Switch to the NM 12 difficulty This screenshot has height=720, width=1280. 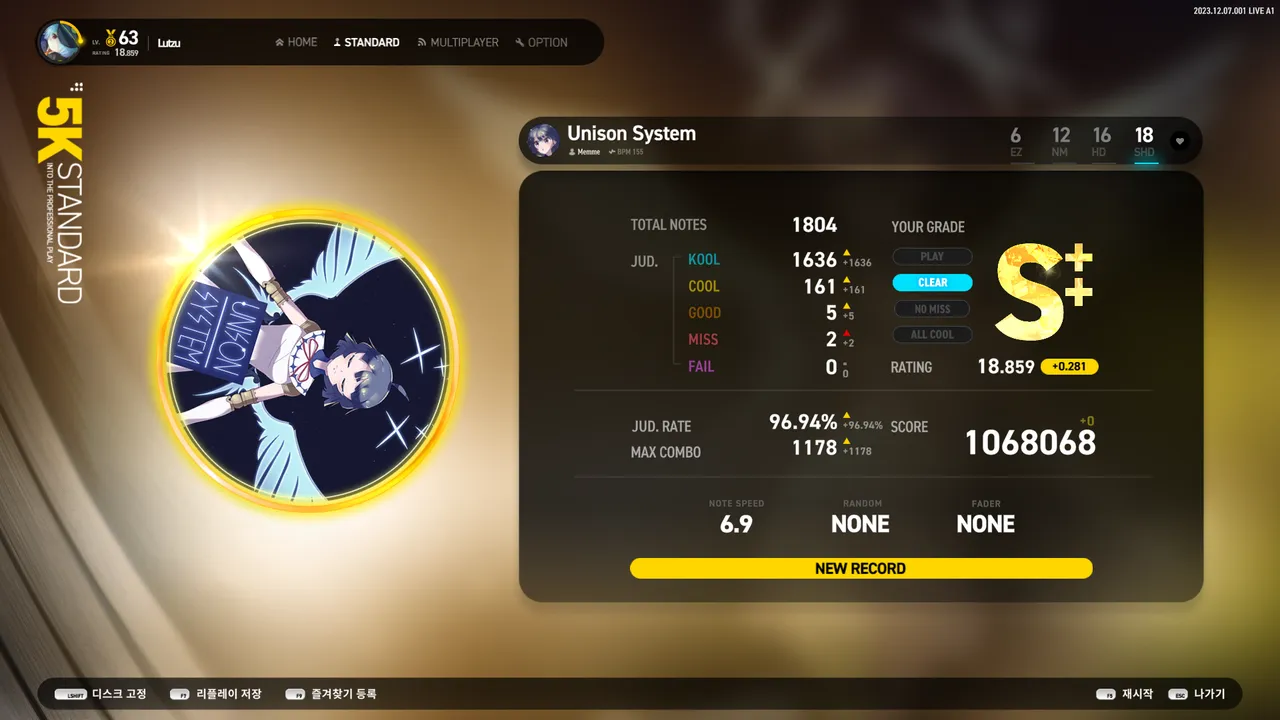[1060, 141]
